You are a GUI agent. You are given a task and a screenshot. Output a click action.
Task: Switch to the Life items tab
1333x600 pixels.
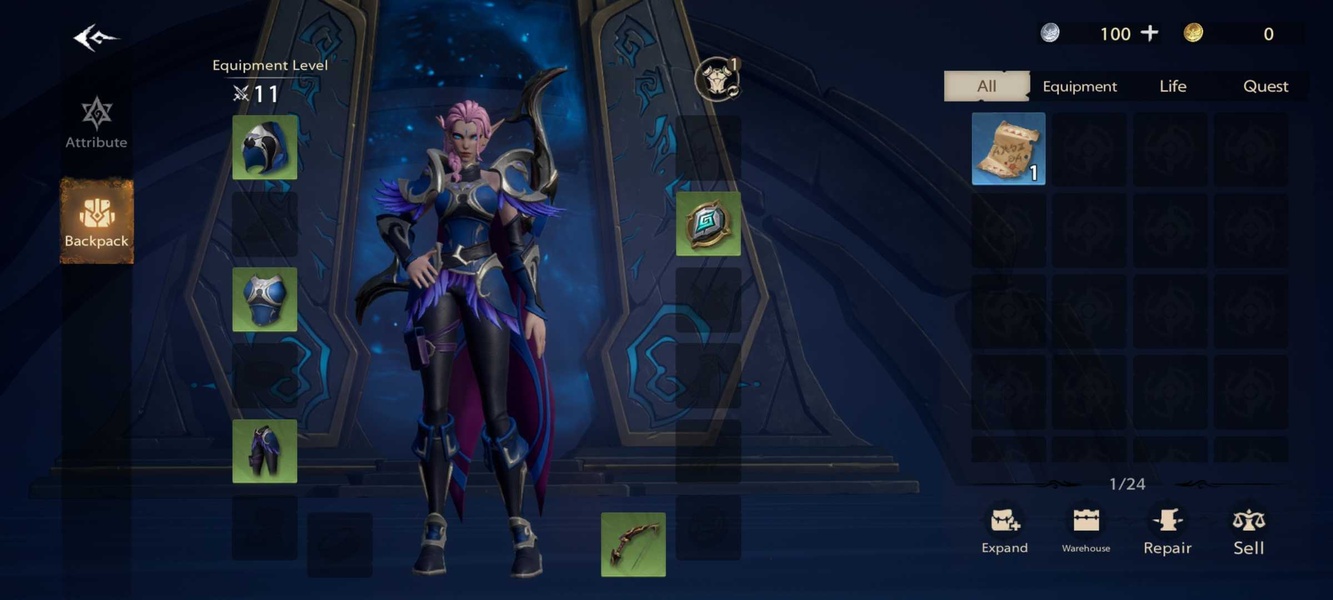1173,86
